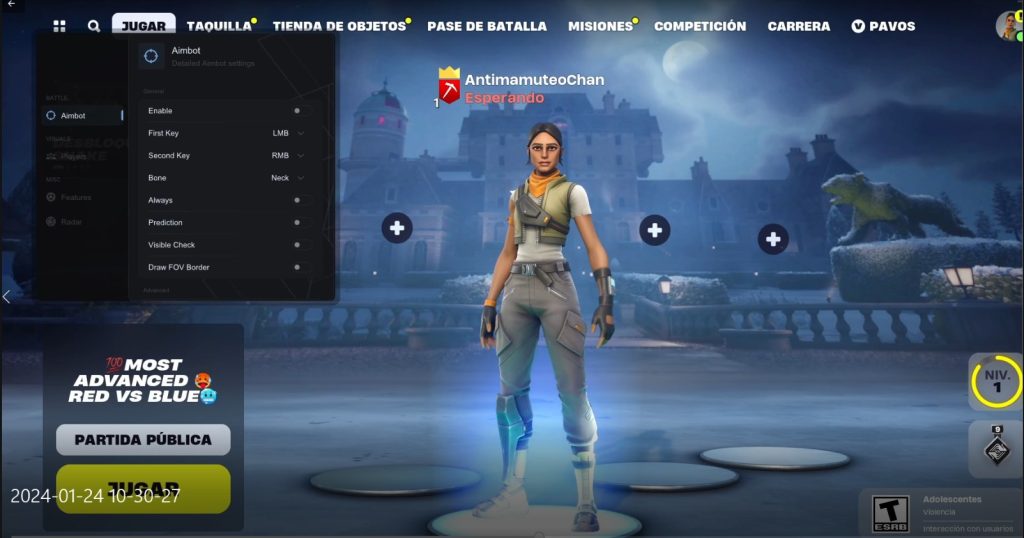Open the player avatar profile menu
Screen dimensions: 1024x538
1007,26
